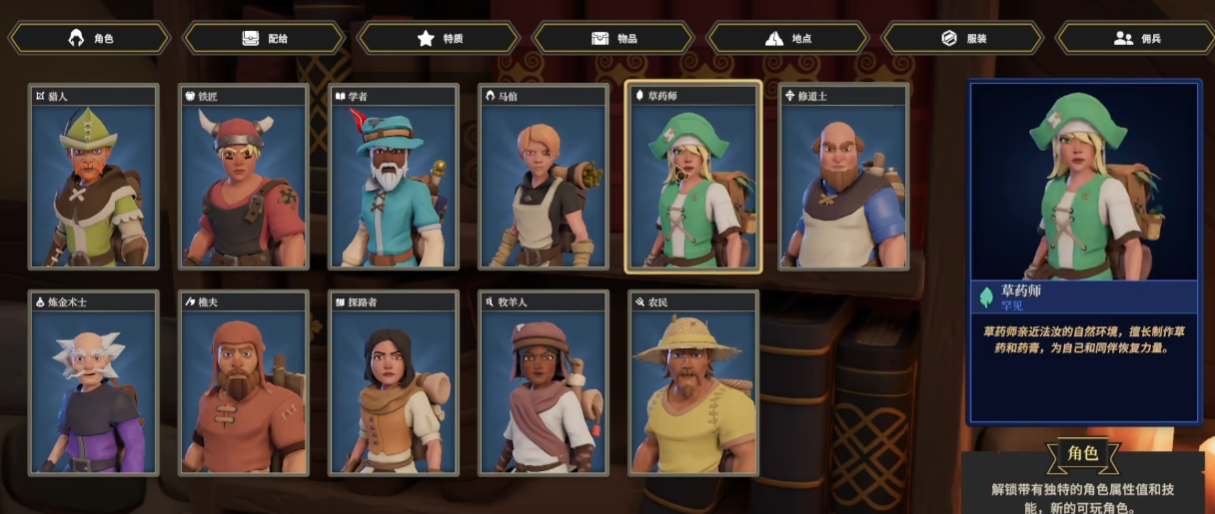Viewport: 1215px width, 514px height.
Task: Choose the 铁匠 blacksmith character card
Action: click(x=244, y=177)
